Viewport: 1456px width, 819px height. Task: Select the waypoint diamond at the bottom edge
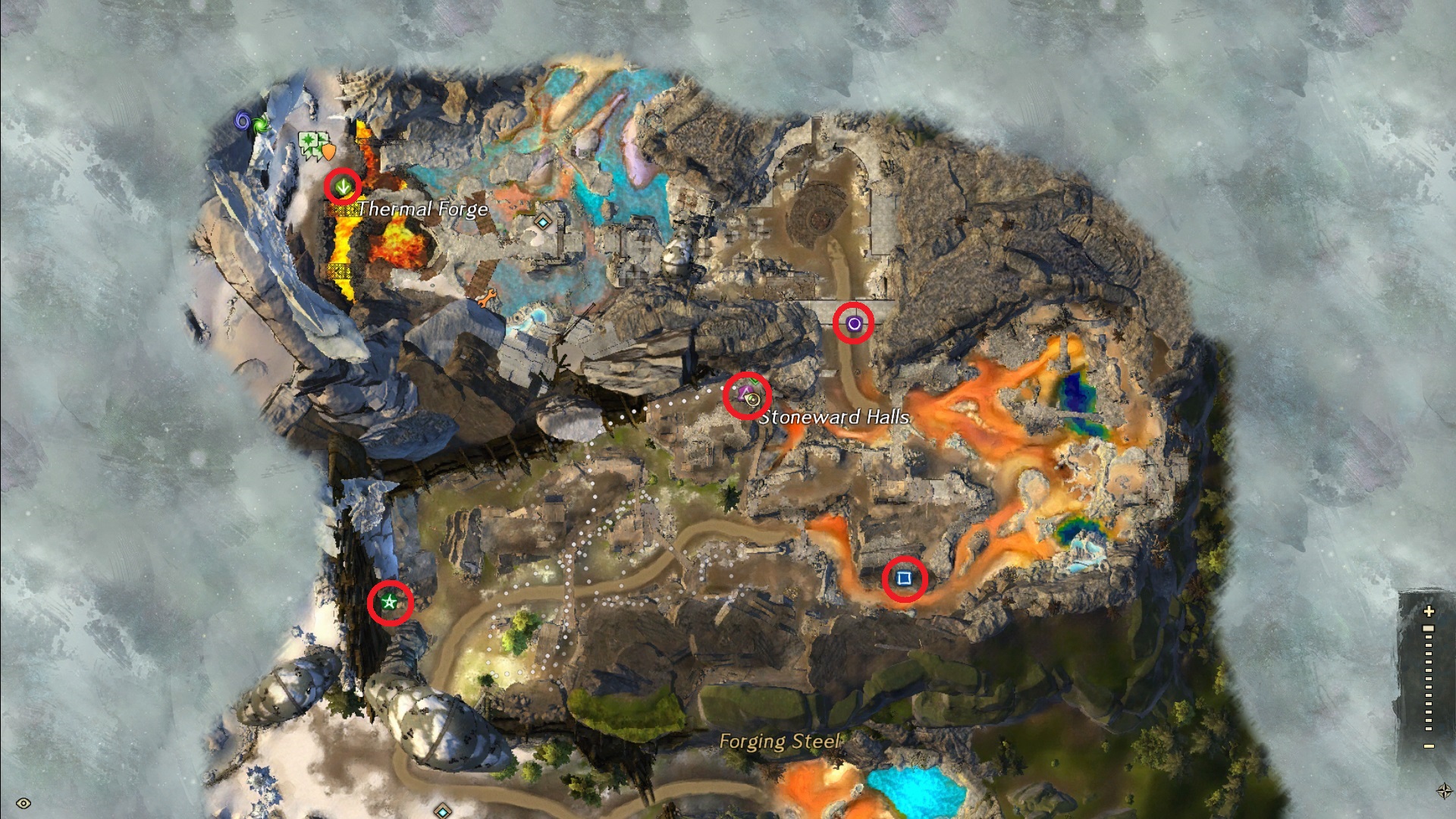tap(442, 812)
